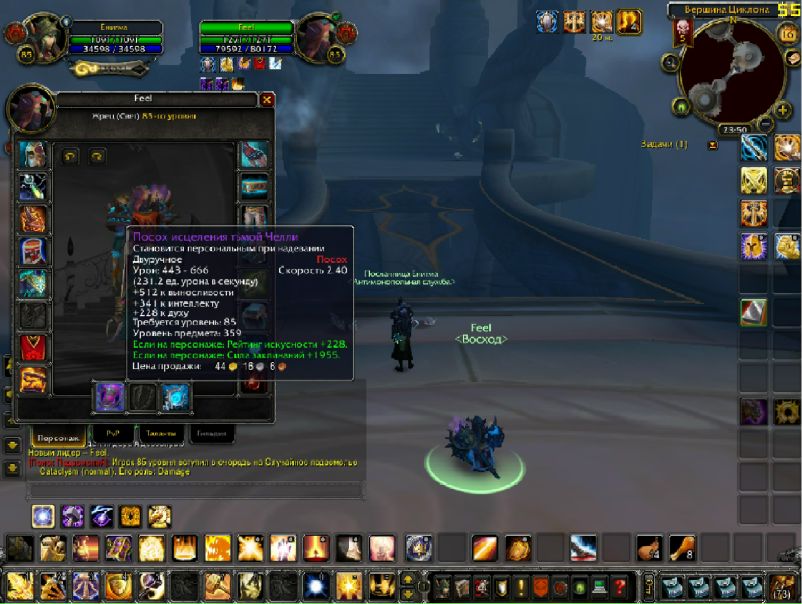Rotate the character model left
The width and height of the screenshot is (802, 604).
point(70,156)
